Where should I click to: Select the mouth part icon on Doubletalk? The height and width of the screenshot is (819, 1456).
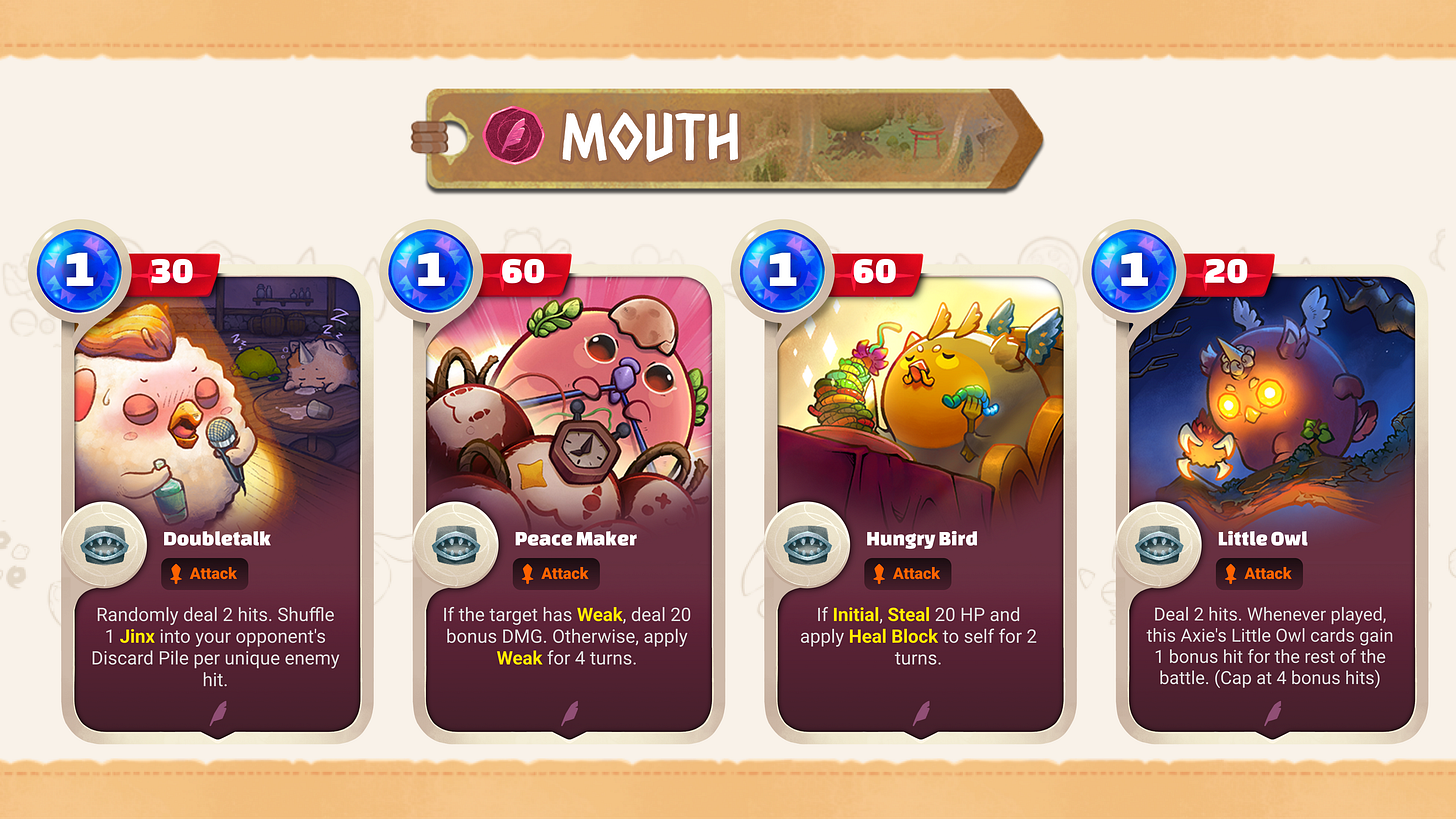106,545
